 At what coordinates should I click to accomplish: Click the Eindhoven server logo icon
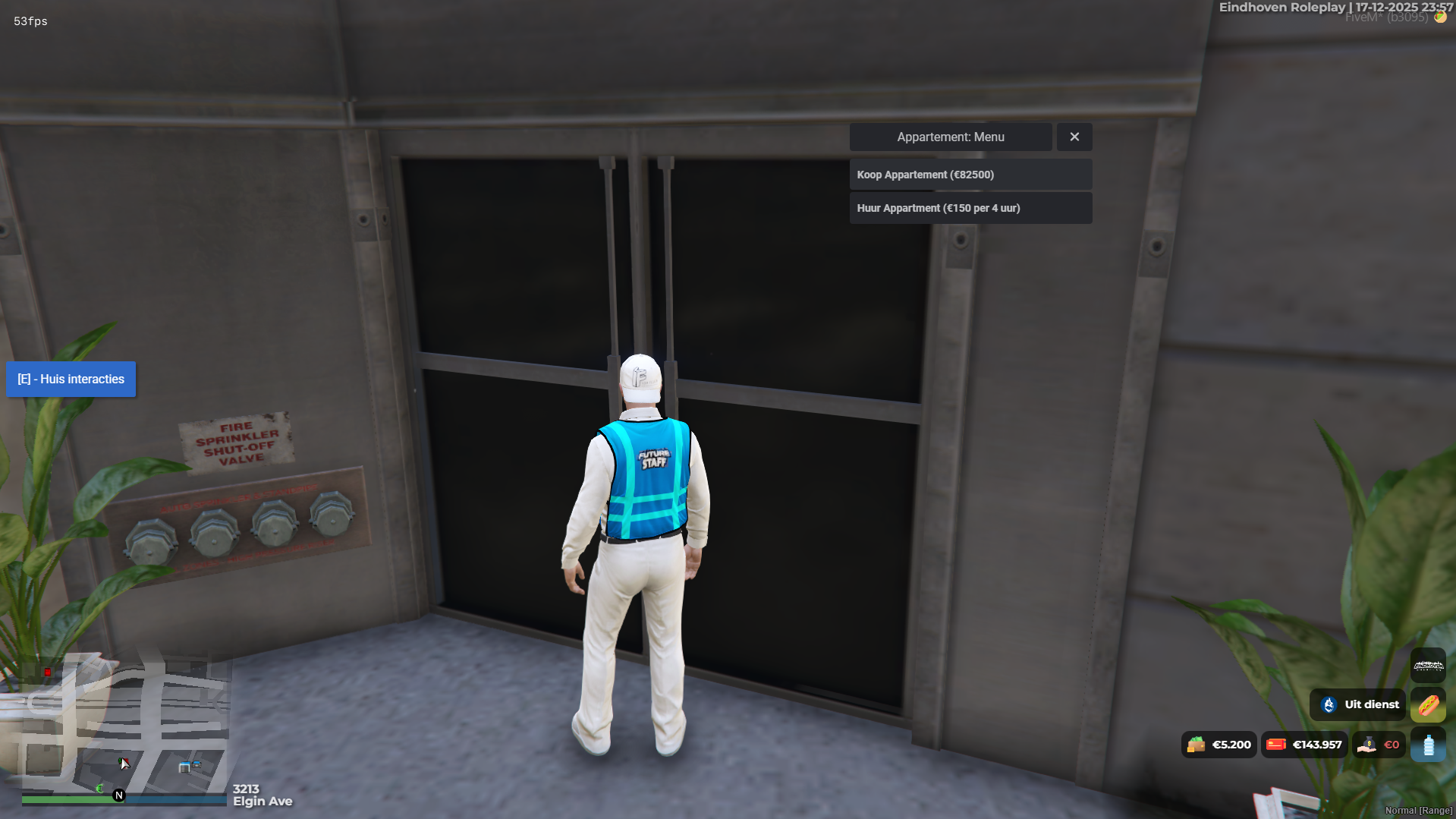coord(1428,666)
